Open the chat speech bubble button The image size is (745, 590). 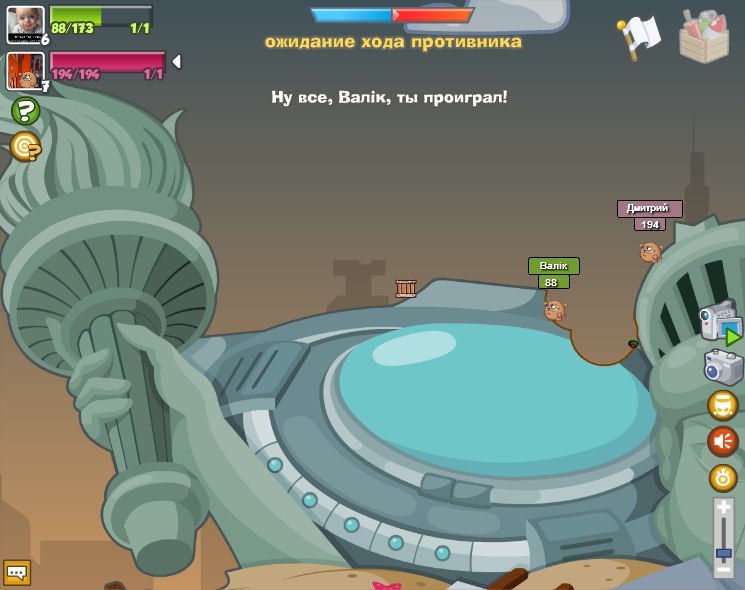17,572
